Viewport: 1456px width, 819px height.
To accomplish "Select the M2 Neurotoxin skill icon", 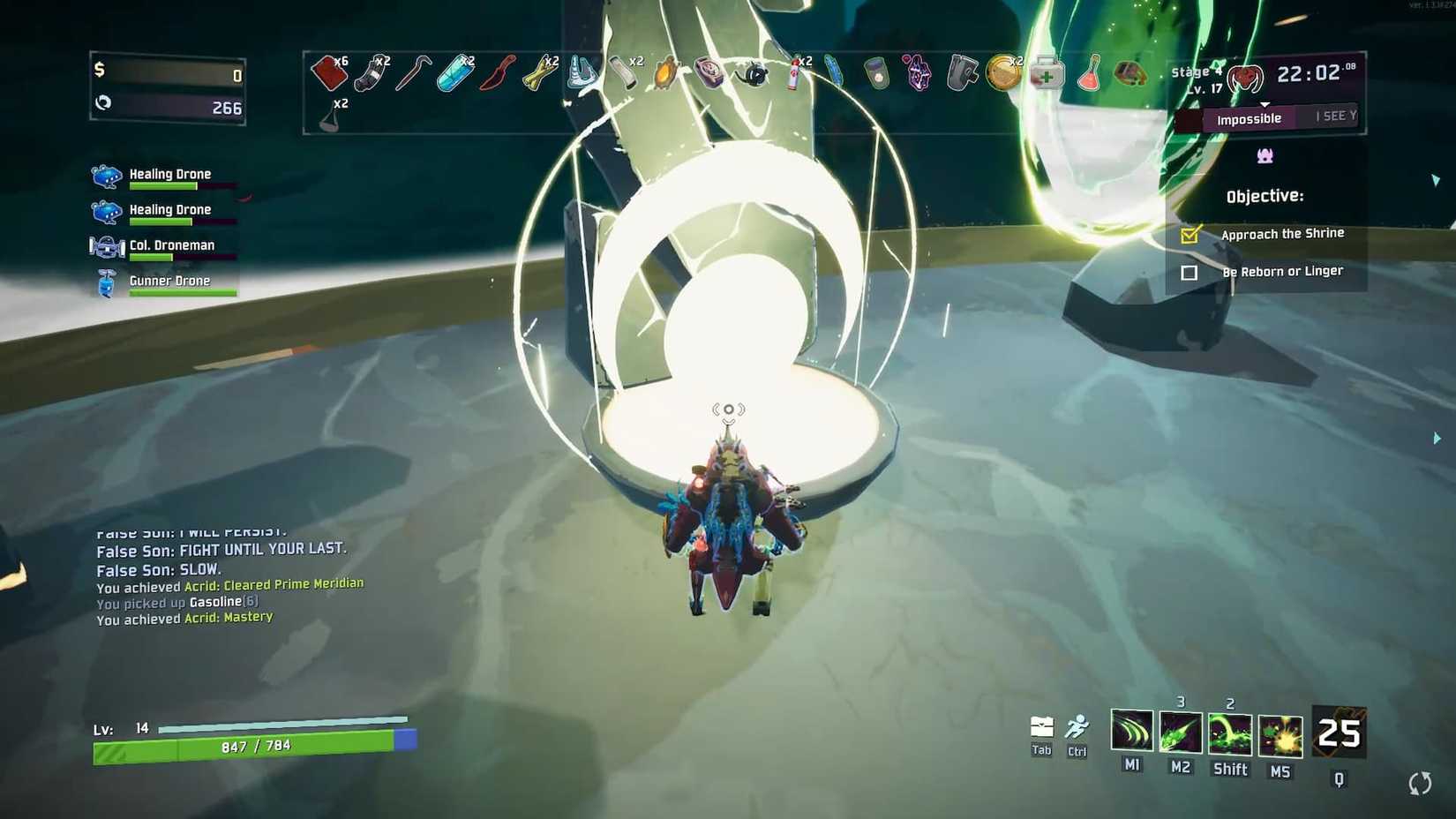I will (x=1181, y=733).
